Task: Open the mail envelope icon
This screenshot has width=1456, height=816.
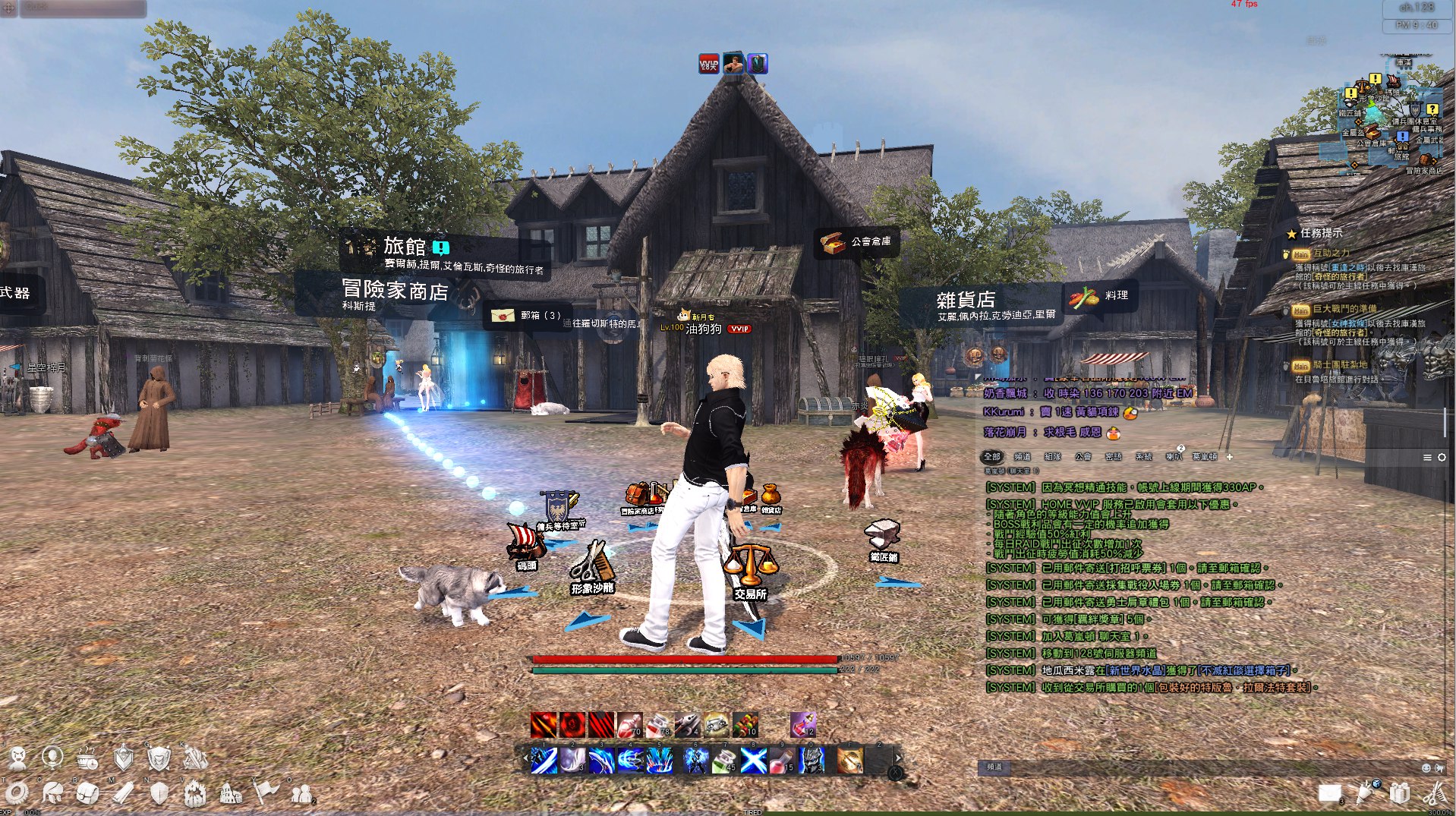Action: [1330, 793]
